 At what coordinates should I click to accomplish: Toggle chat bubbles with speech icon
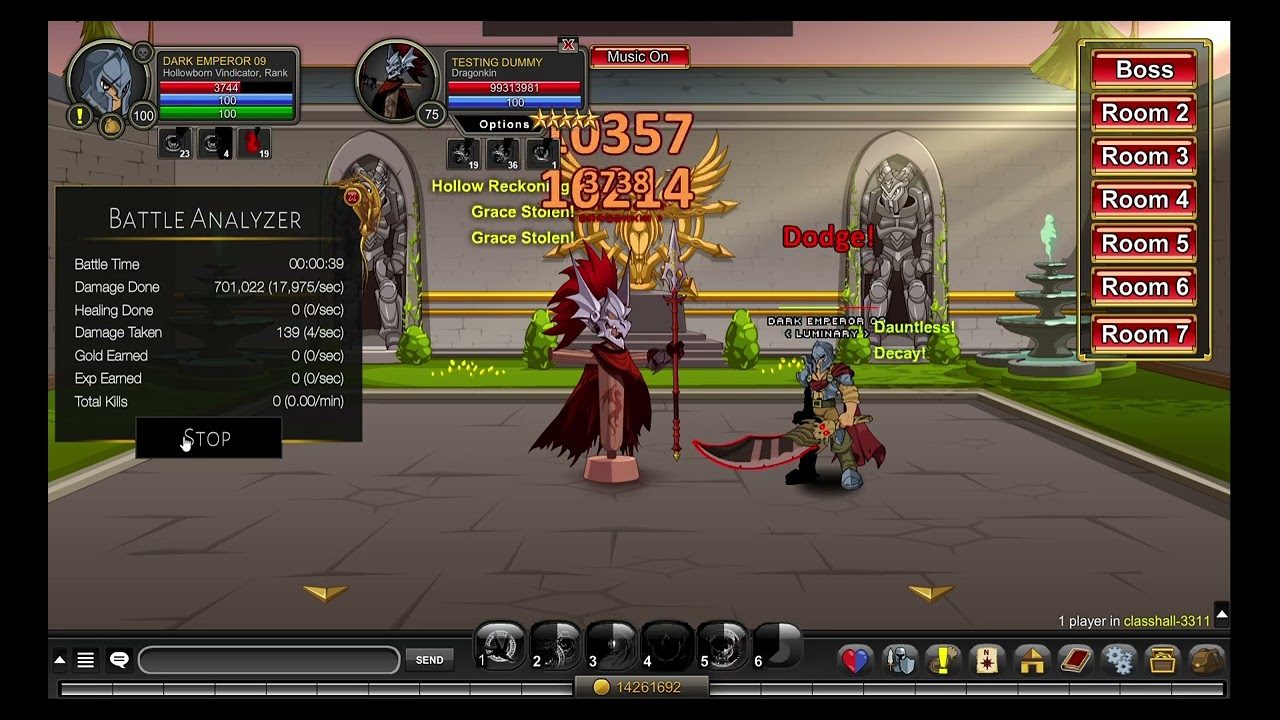[x=118, y=659]
